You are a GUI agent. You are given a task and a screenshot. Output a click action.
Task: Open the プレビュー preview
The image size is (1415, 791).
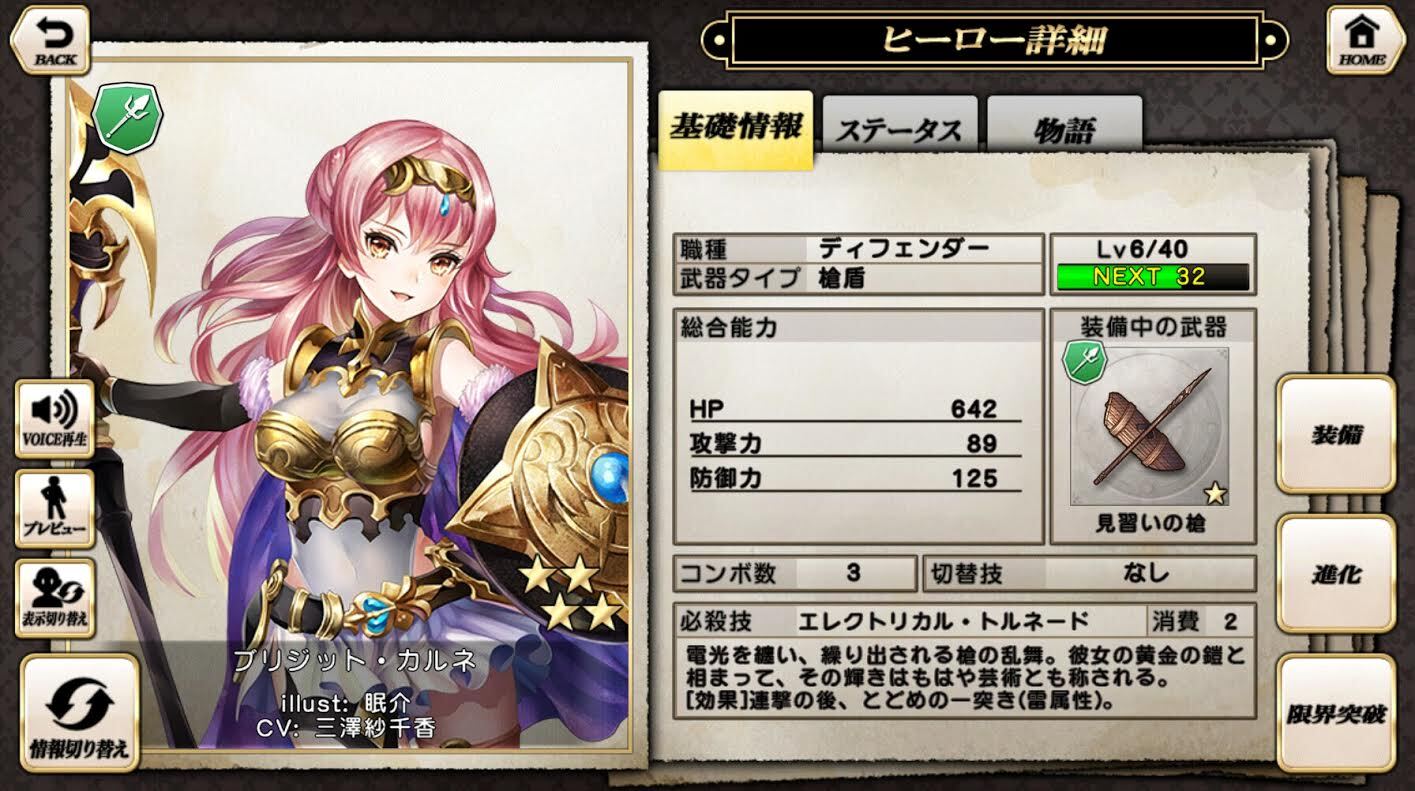pyautogui.click(x=55, y=509)
